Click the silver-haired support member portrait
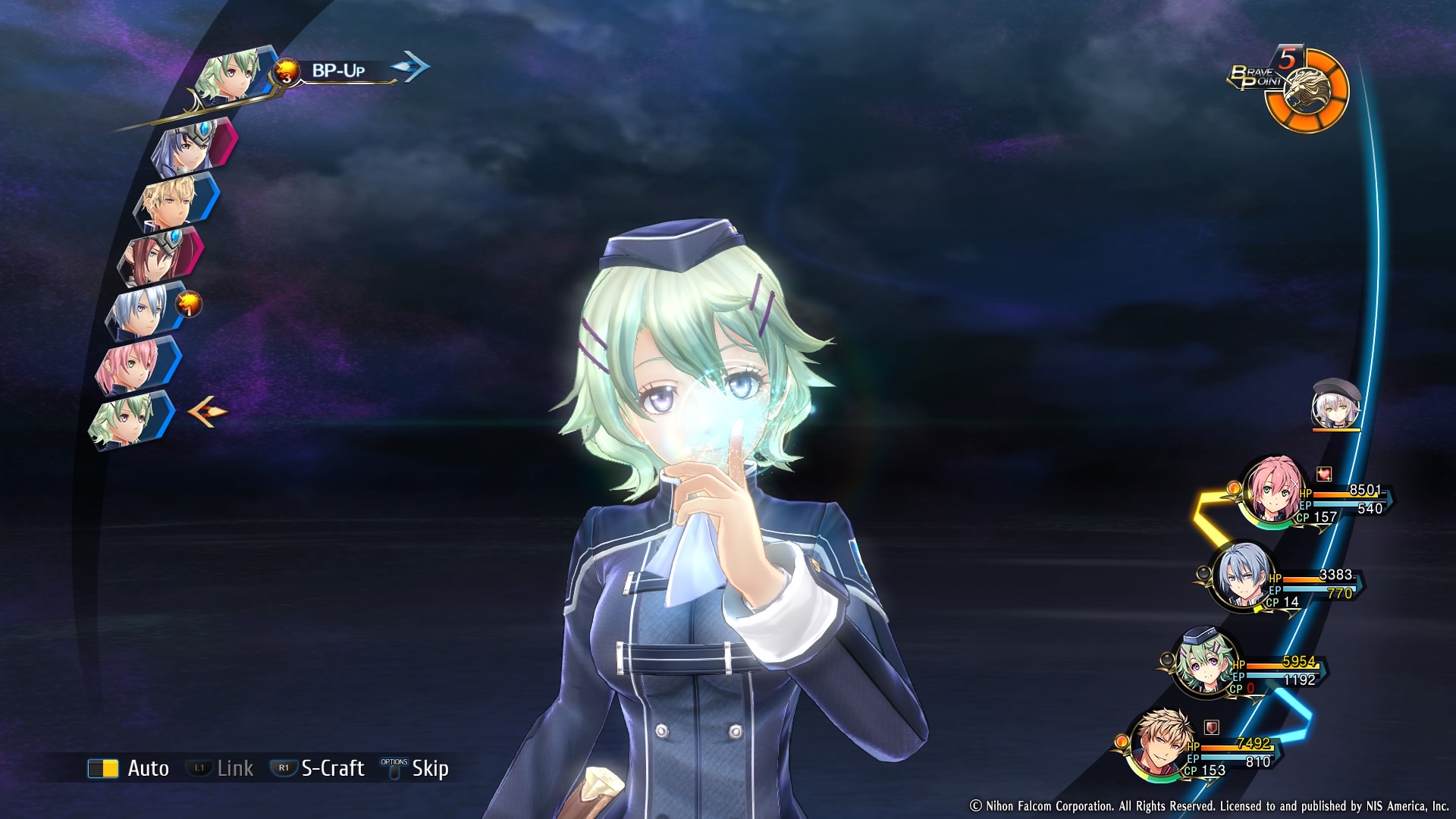Screen dimensions: 1456x819 pos(1336,404)
